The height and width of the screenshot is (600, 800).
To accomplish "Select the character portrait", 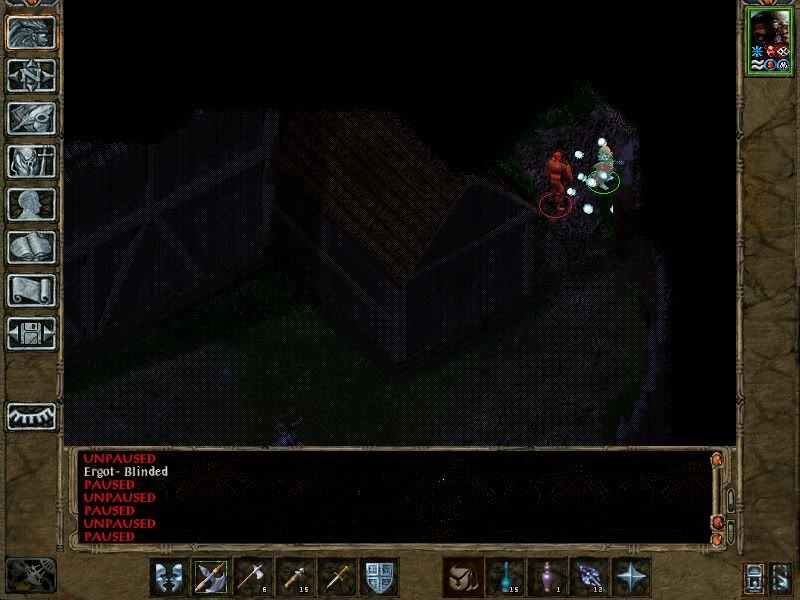I will (x=768, y=40).
